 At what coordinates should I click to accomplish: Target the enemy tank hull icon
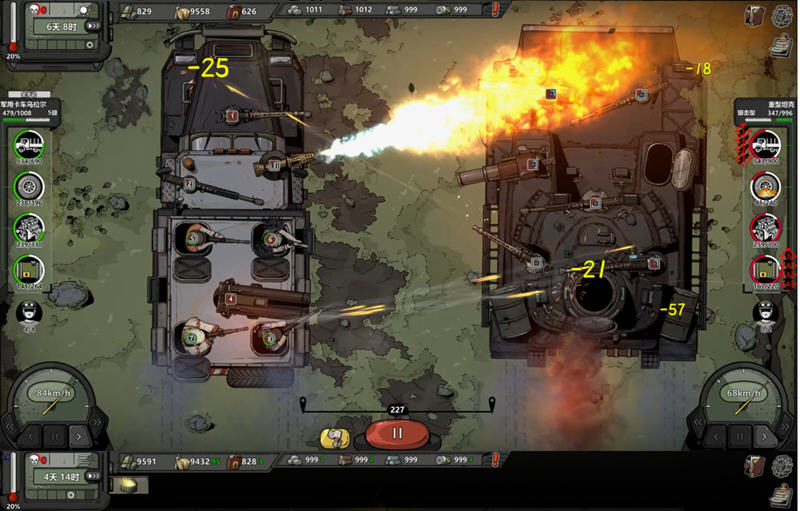click(x=765, y=145)
